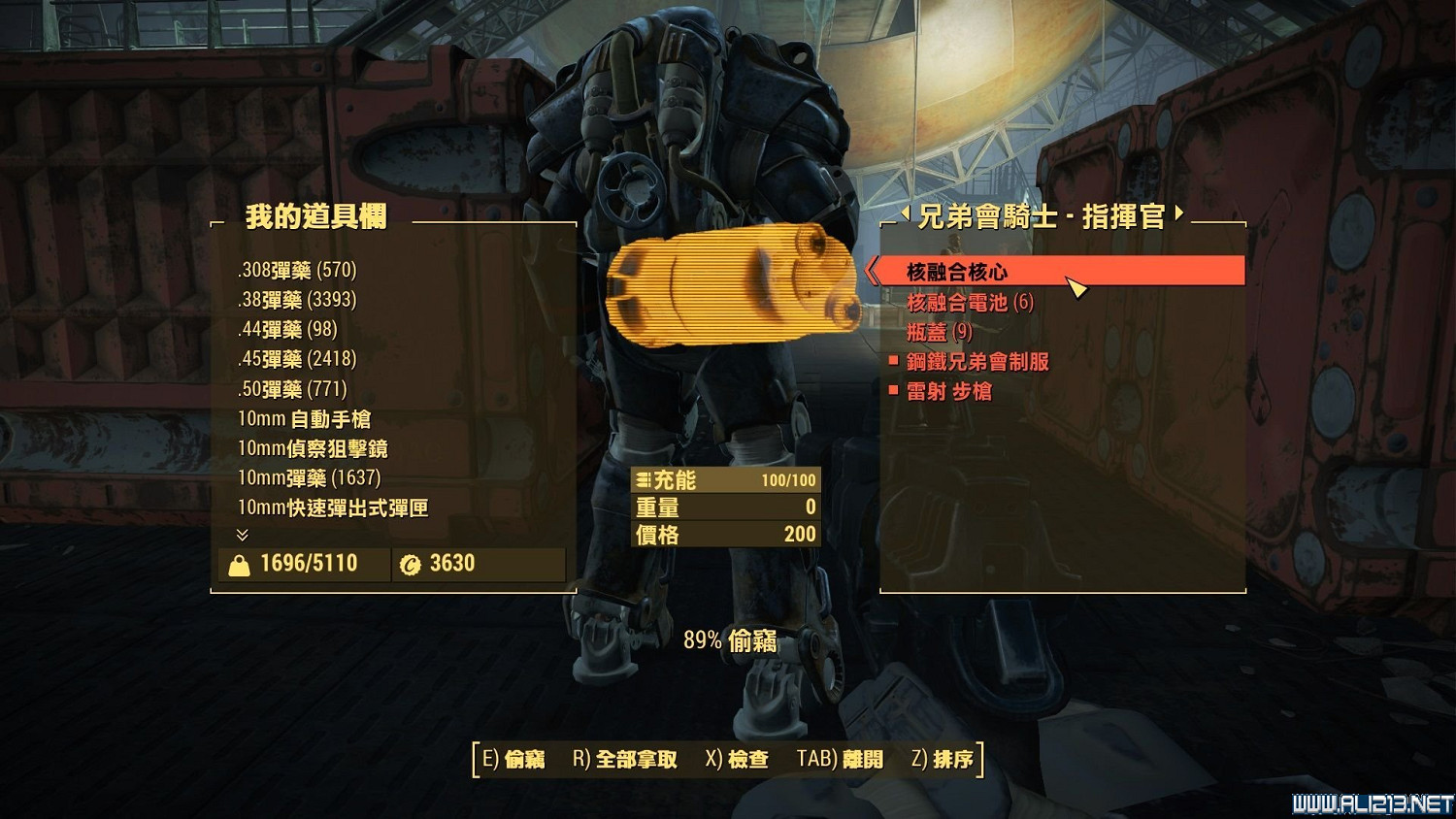Select the 我的道具欄 panel header
1456x819 pixels.
tap(315, 219)
